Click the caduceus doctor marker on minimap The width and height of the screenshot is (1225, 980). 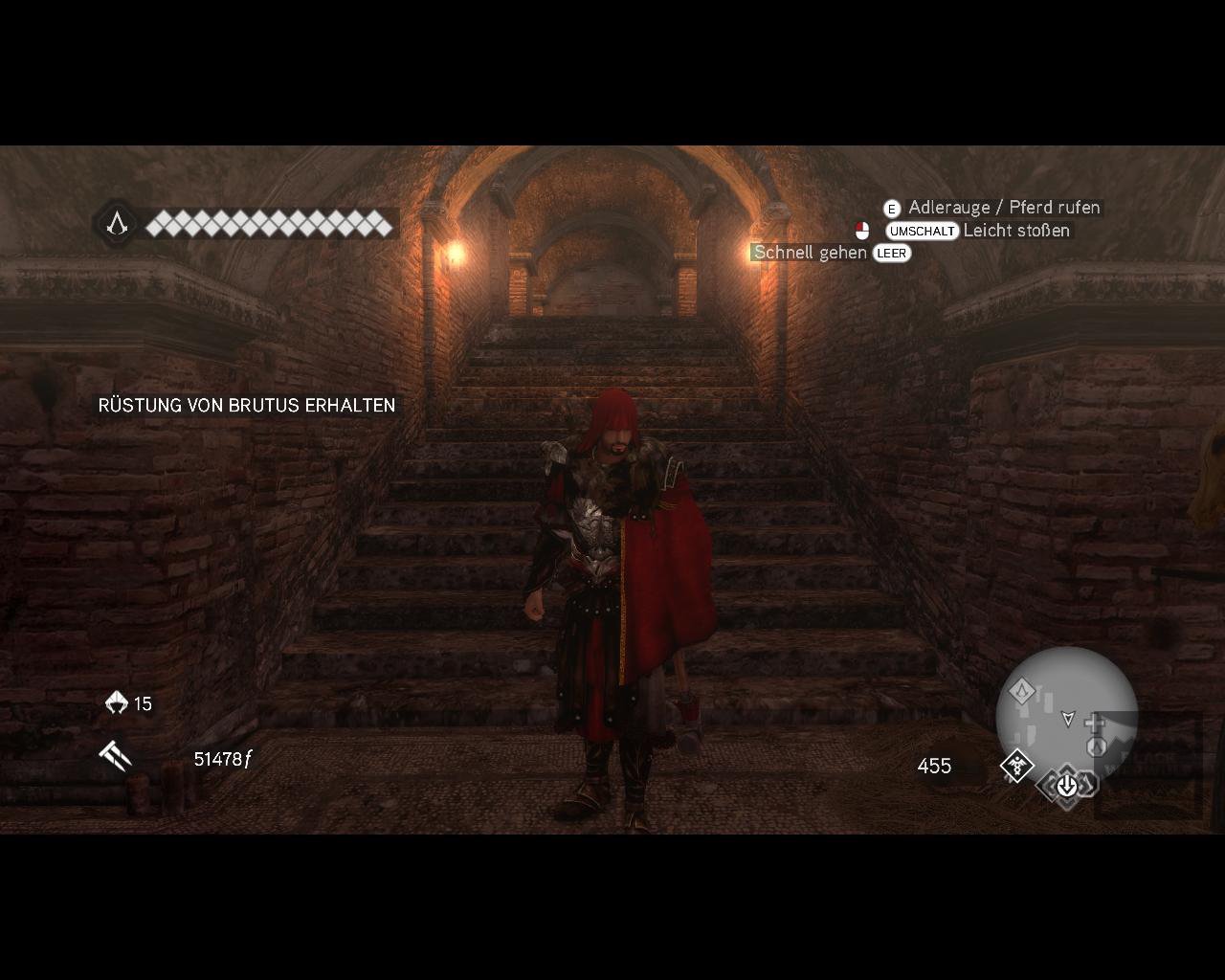pos(1016,766)
